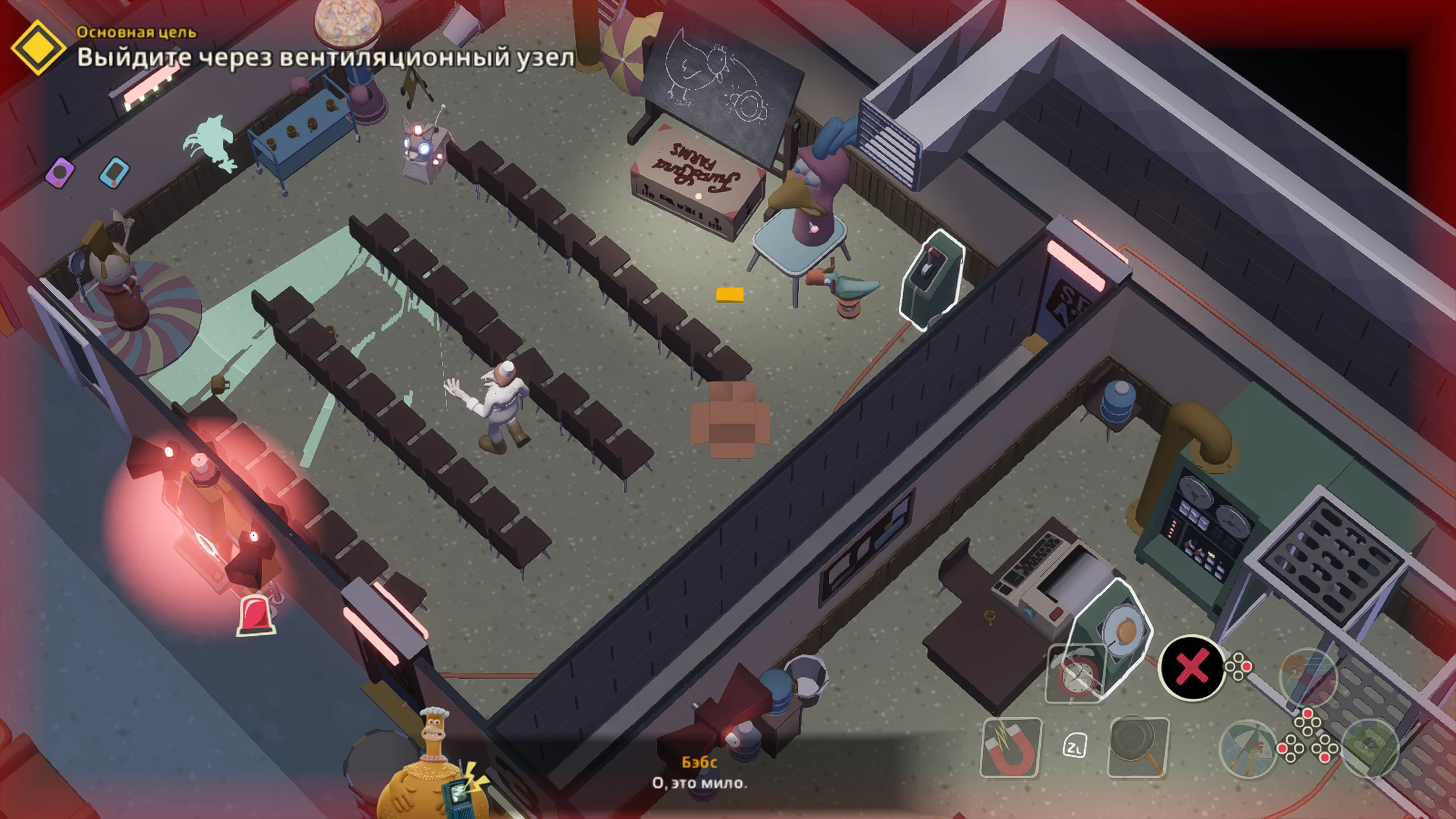Image resolution: width=1456 pixels, height=819 pixels.
Task: Click the red alarm siren indicator
Action: tap(256, 615)
